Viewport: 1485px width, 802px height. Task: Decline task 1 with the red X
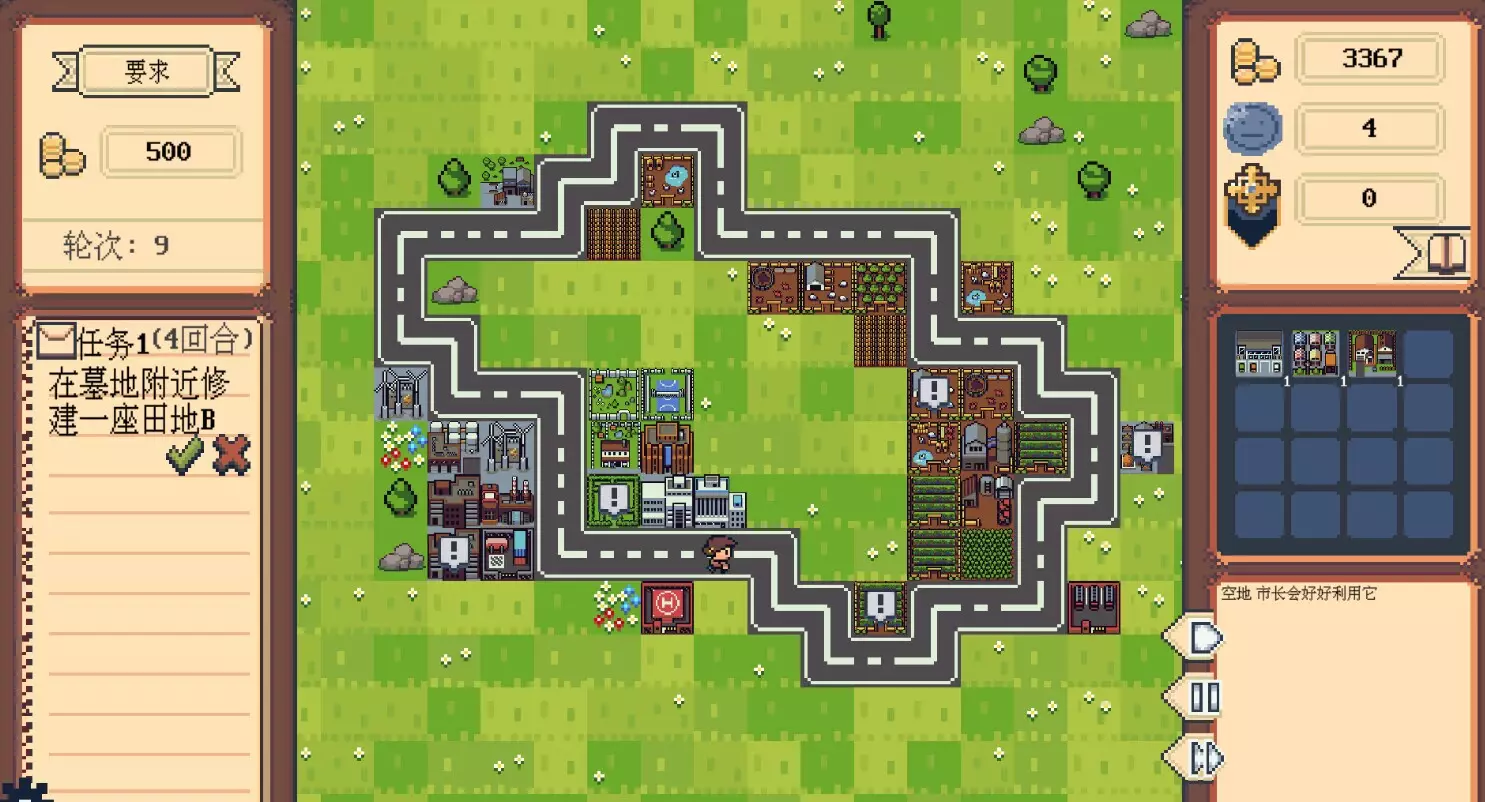click(232, 455)
